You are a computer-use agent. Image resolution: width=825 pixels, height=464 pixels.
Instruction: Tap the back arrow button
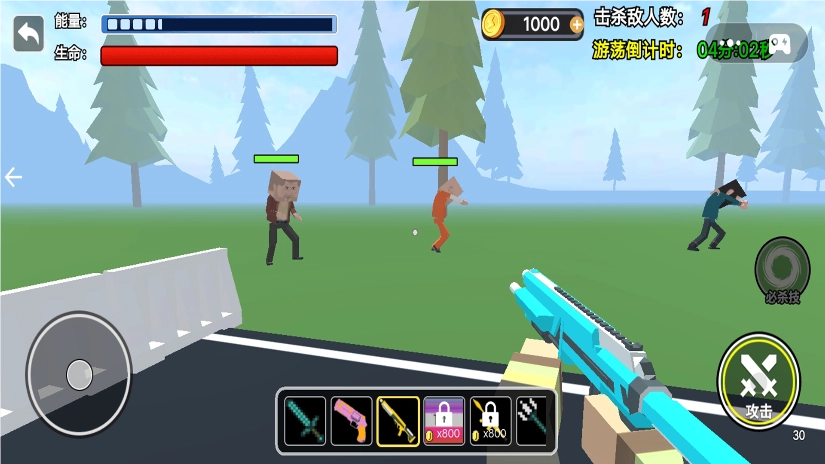tap(28, 34)
